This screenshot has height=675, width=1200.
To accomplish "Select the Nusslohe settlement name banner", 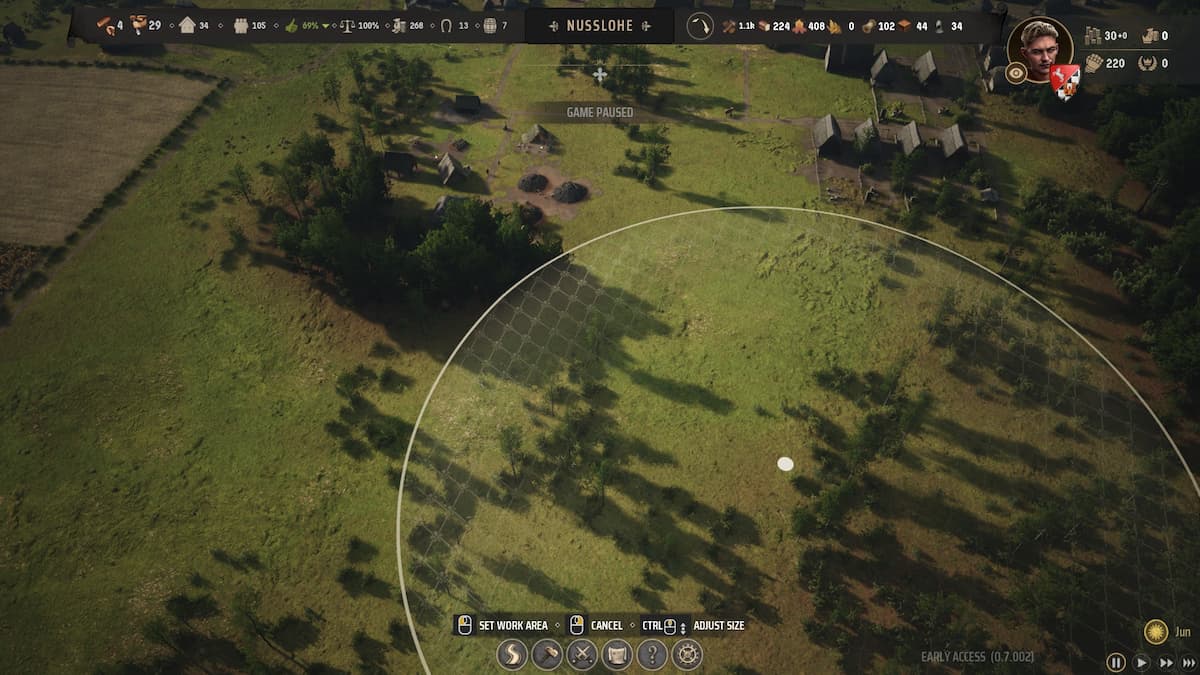I will (600, 26).
